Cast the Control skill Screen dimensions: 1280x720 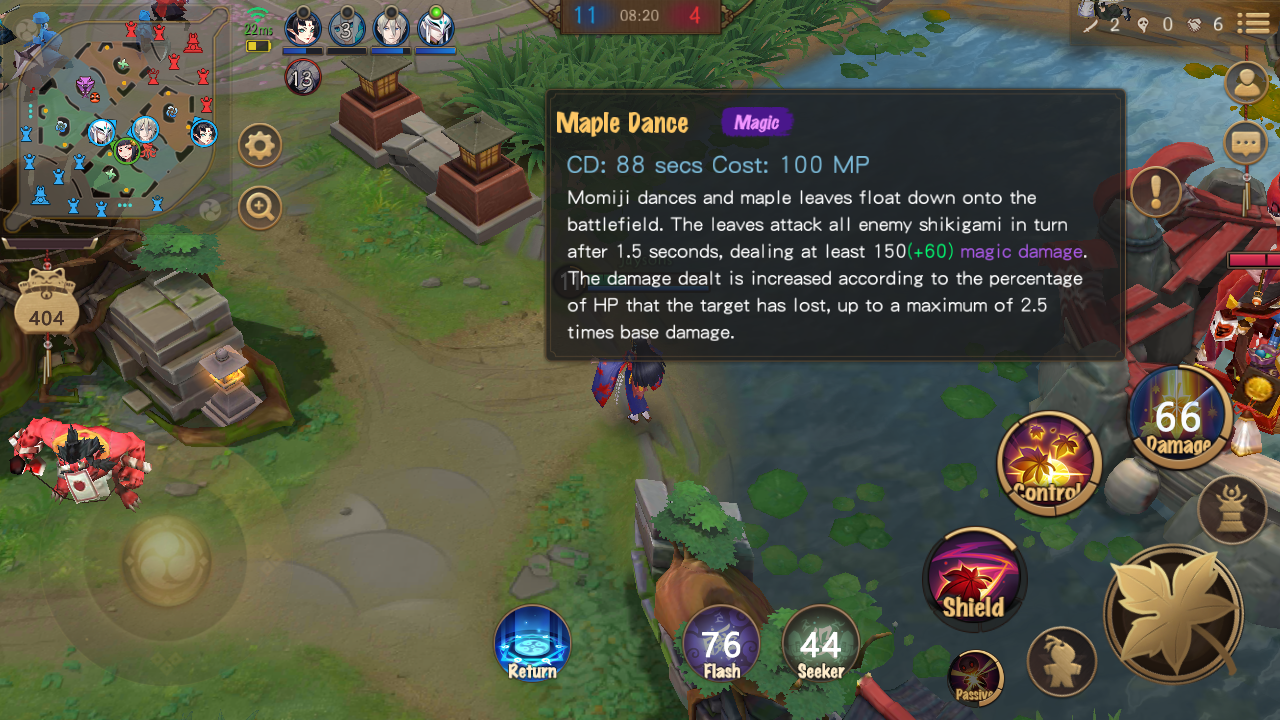(x=1049, y=464)
